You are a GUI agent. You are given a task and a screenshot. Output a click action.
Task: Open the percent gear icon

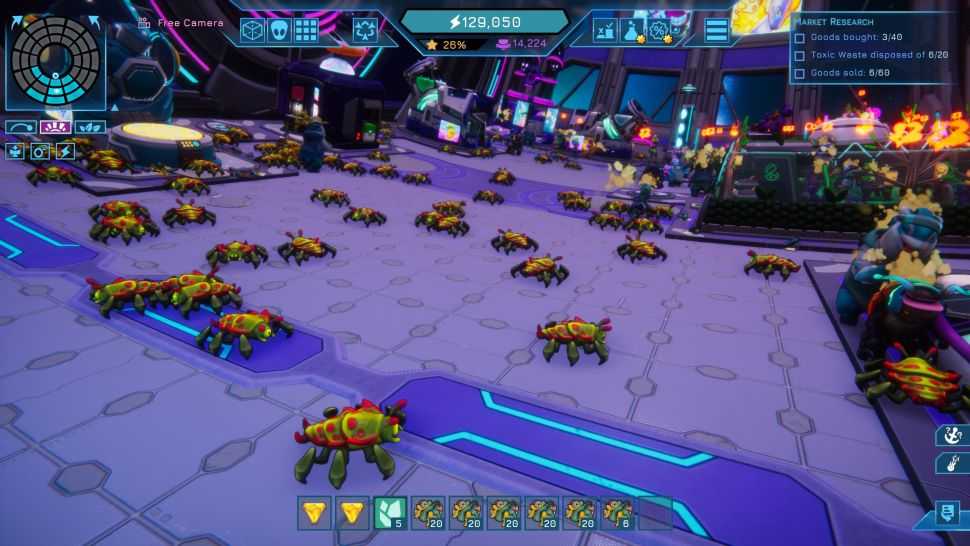pyautogui.click(x=659, y=31)
